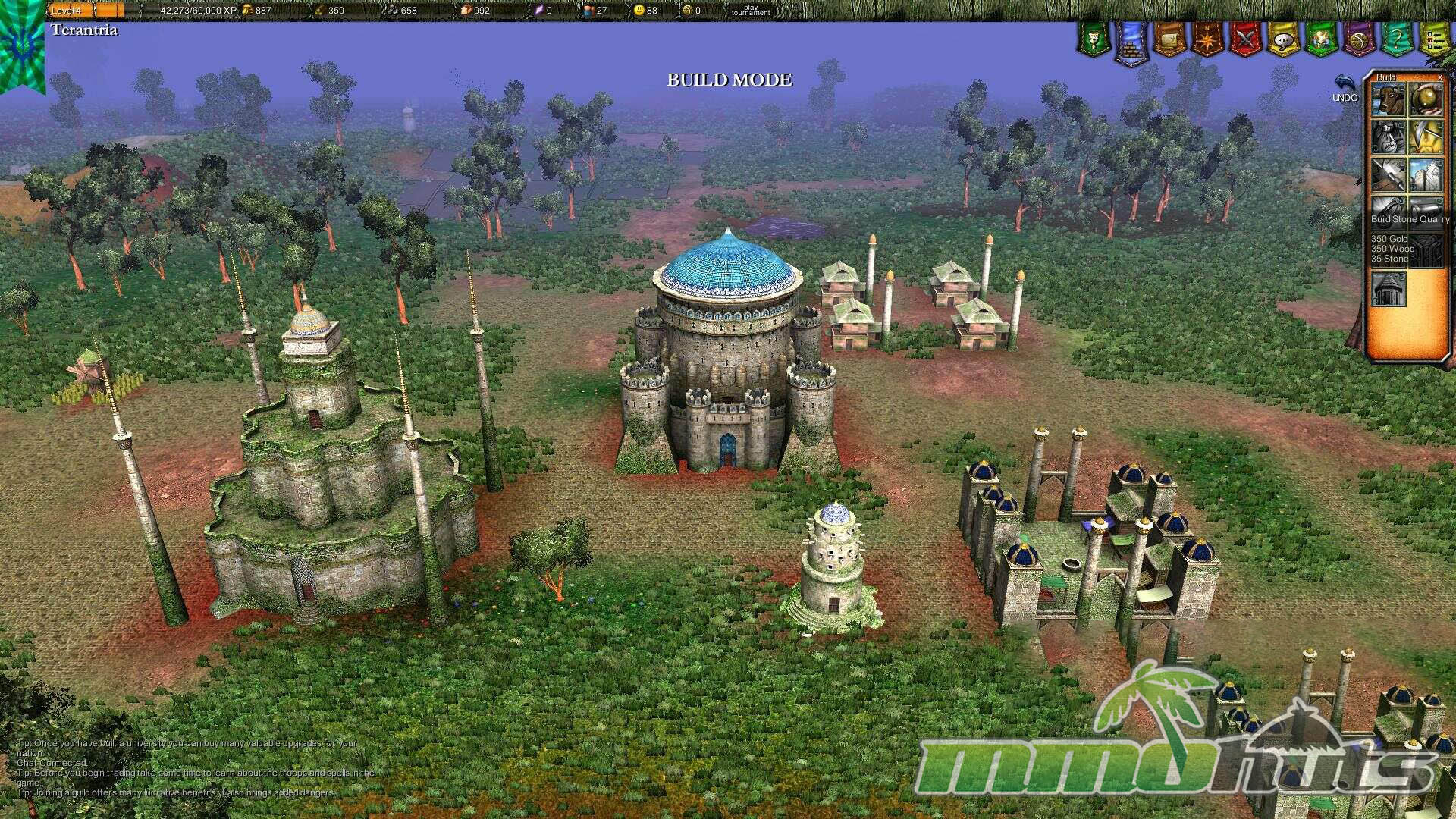Open the purple gold coin banner
Image resolution: width=1456 pixels, height=819 pixels.
click(1358, 39)
